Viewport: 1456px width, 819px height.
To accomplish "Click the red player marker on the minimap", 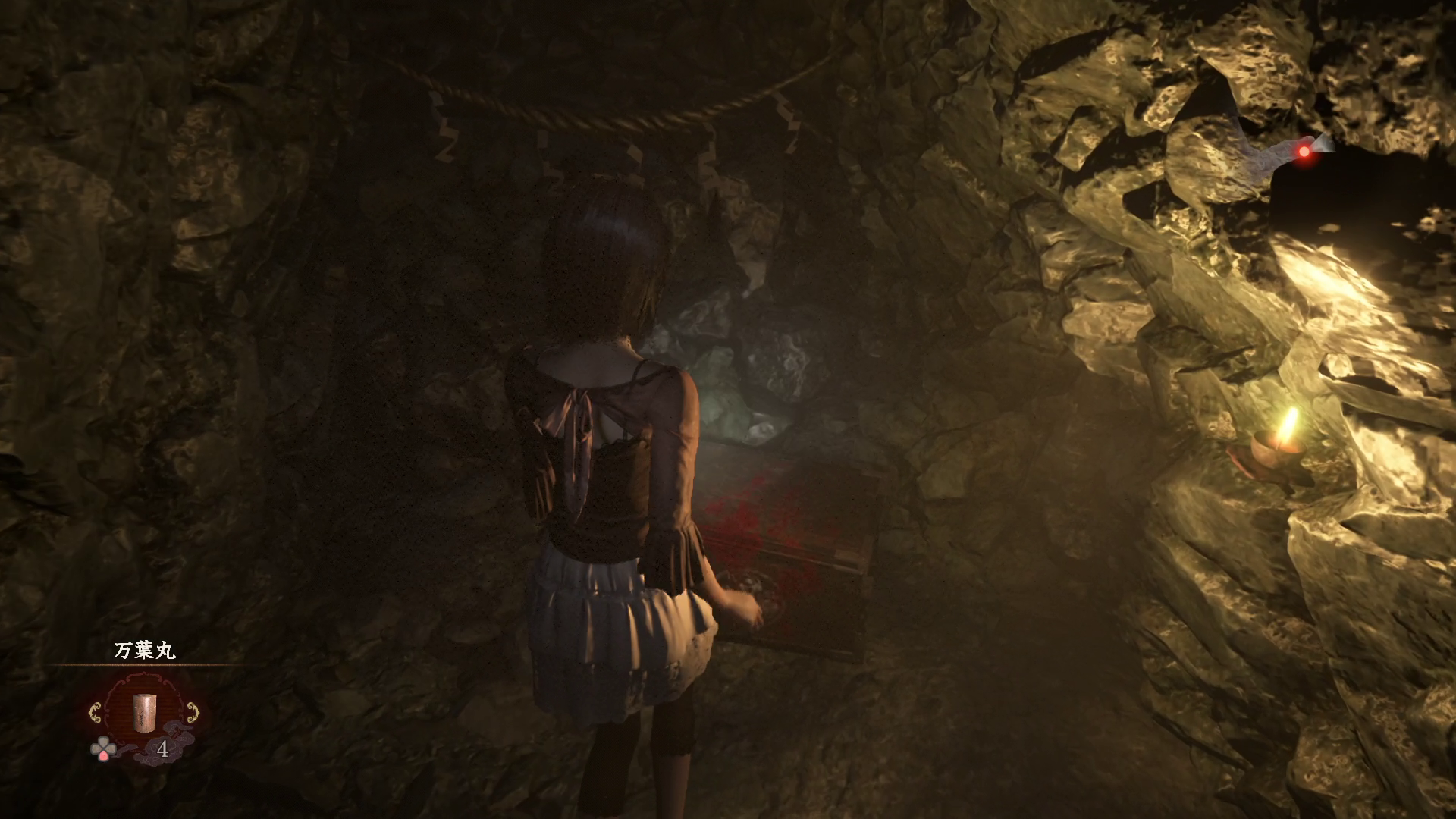I will [x=1304, y=152].
